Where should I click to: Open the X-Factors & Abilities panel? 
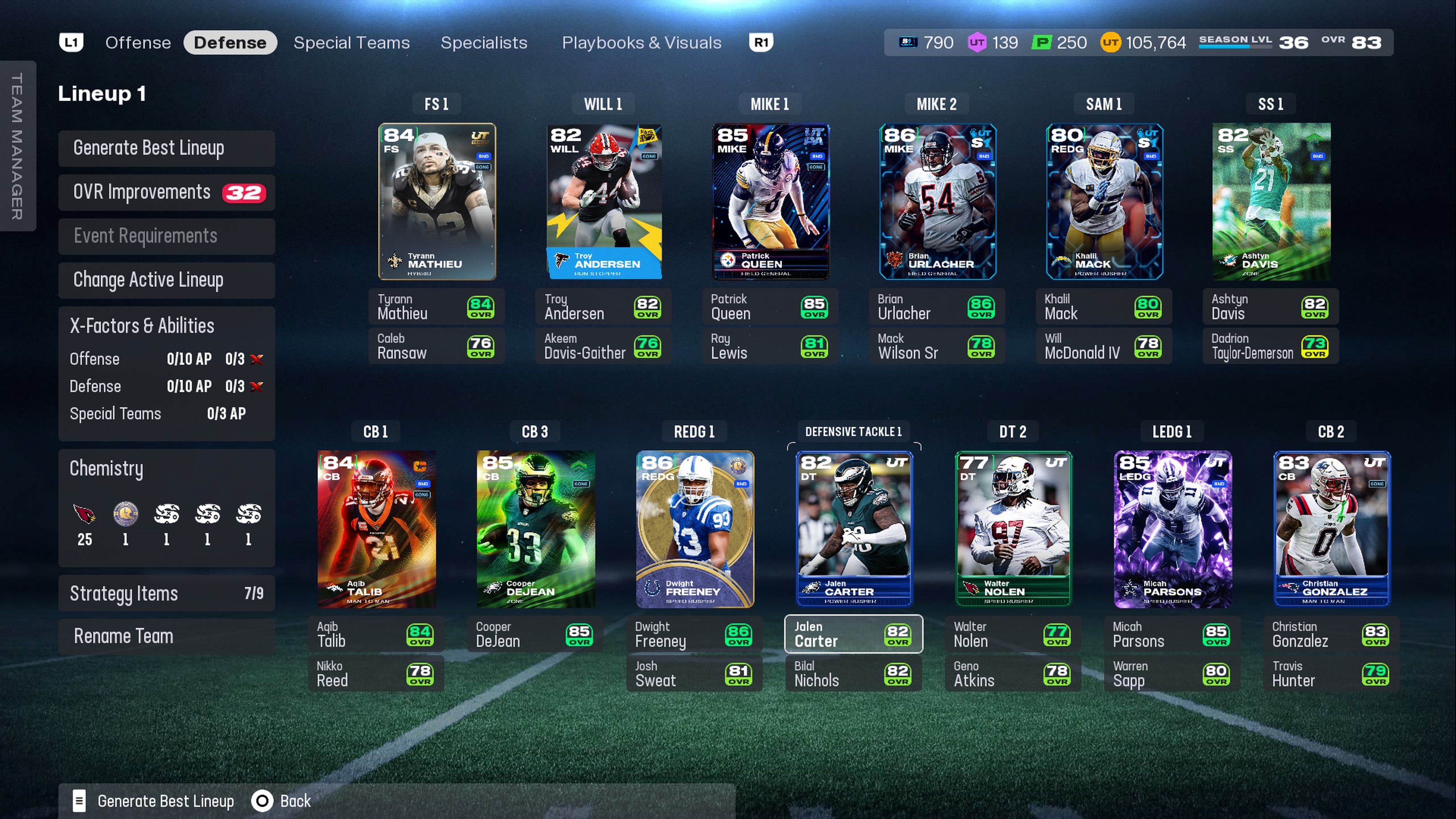tap(166, 326)
